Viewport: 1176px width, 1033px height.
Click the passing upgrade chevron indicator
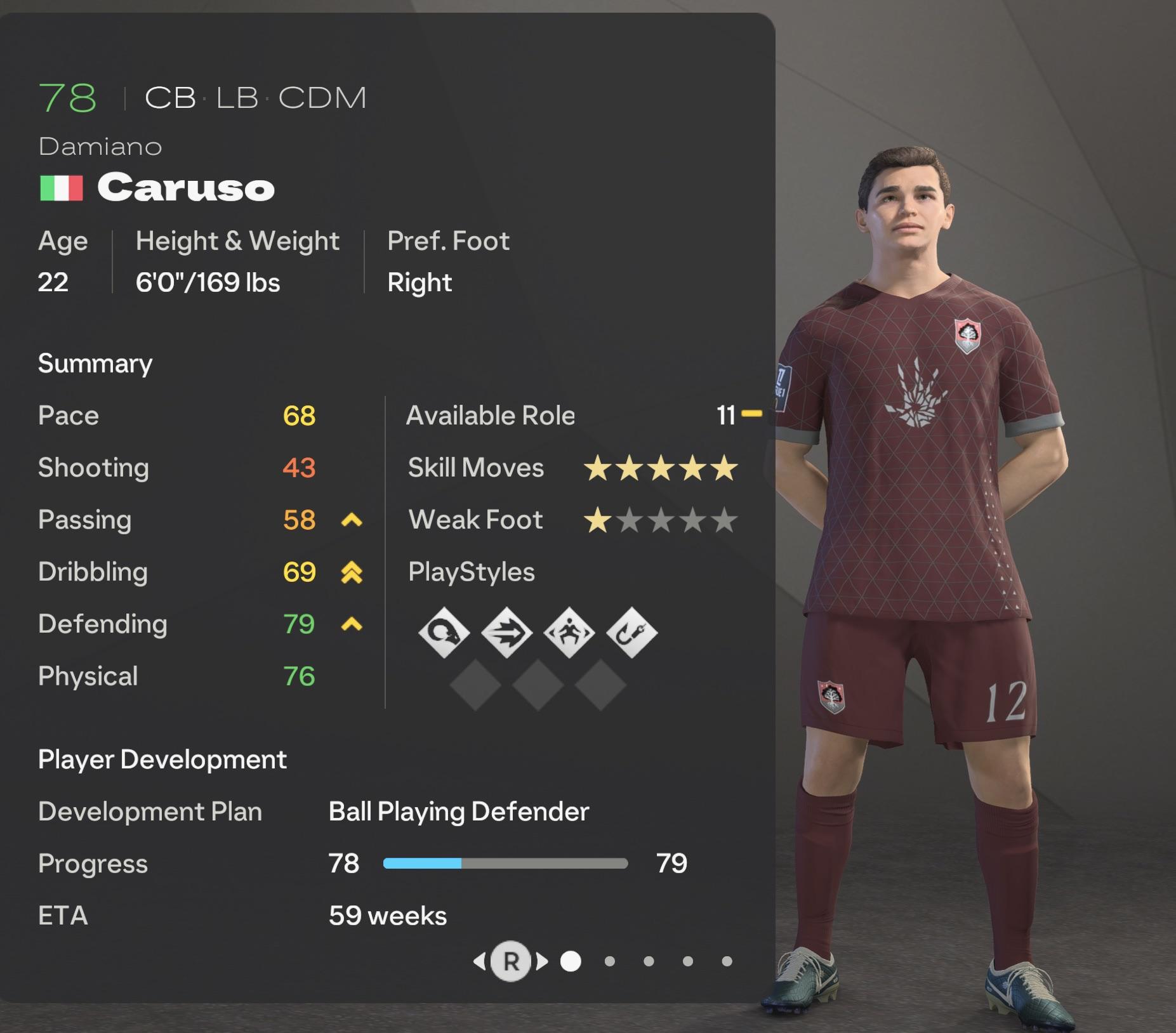tap(351, 520)
